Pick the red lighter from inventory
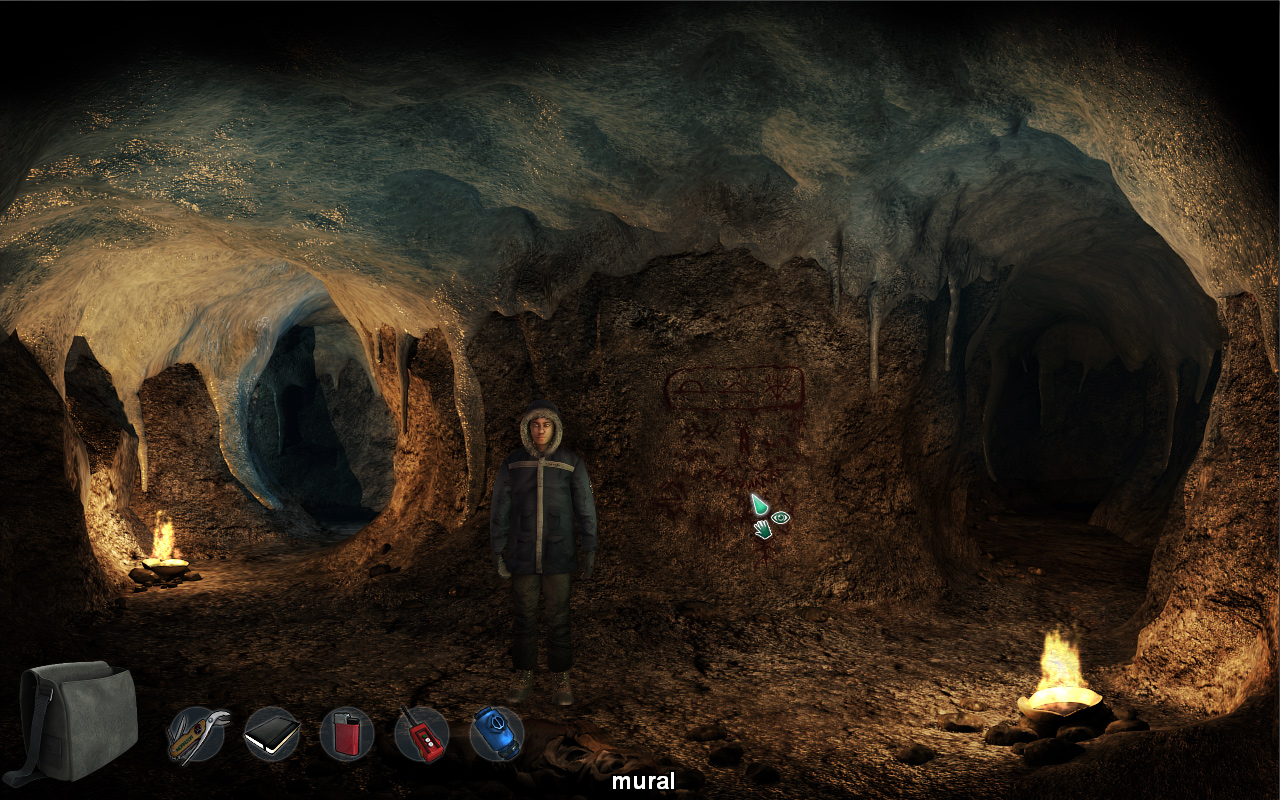Screen dimensions: 1280x800 [x=344, y=735]
